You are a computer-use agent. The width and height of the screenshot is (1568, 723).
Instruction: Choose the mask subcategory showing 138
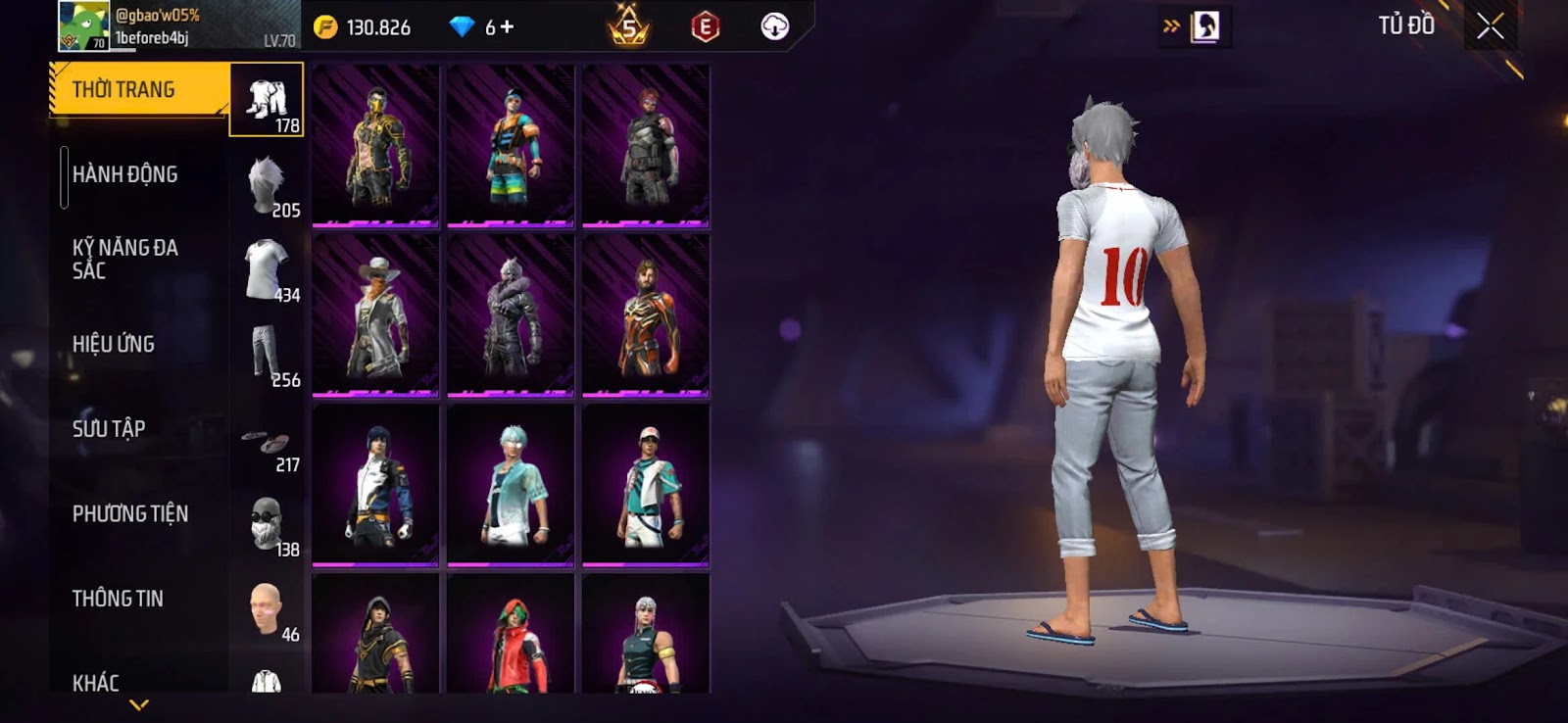(267, 524)
